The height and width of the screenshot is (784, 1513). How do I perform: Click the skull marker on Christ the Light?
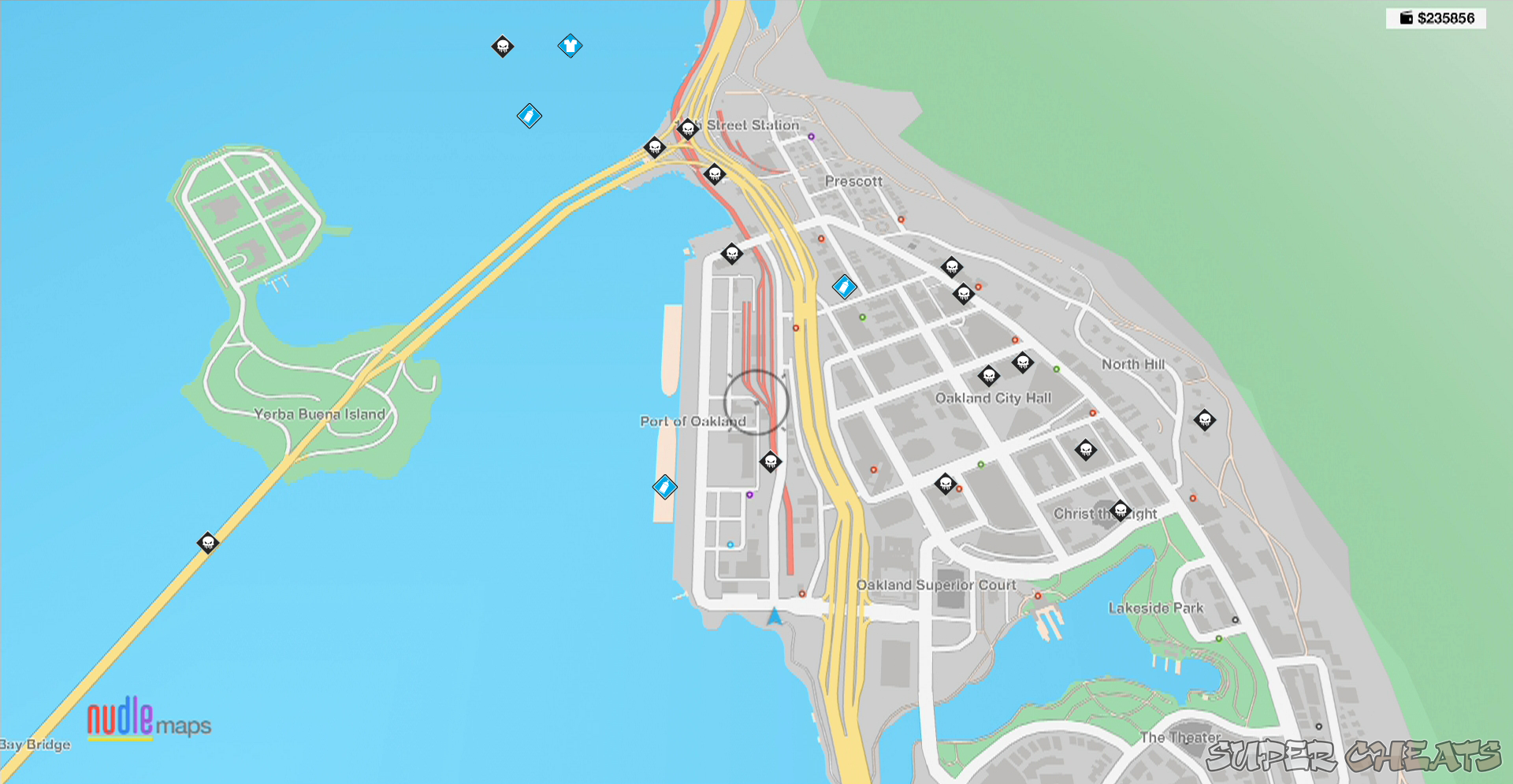pyautogui.click(x=1121, y=511)
